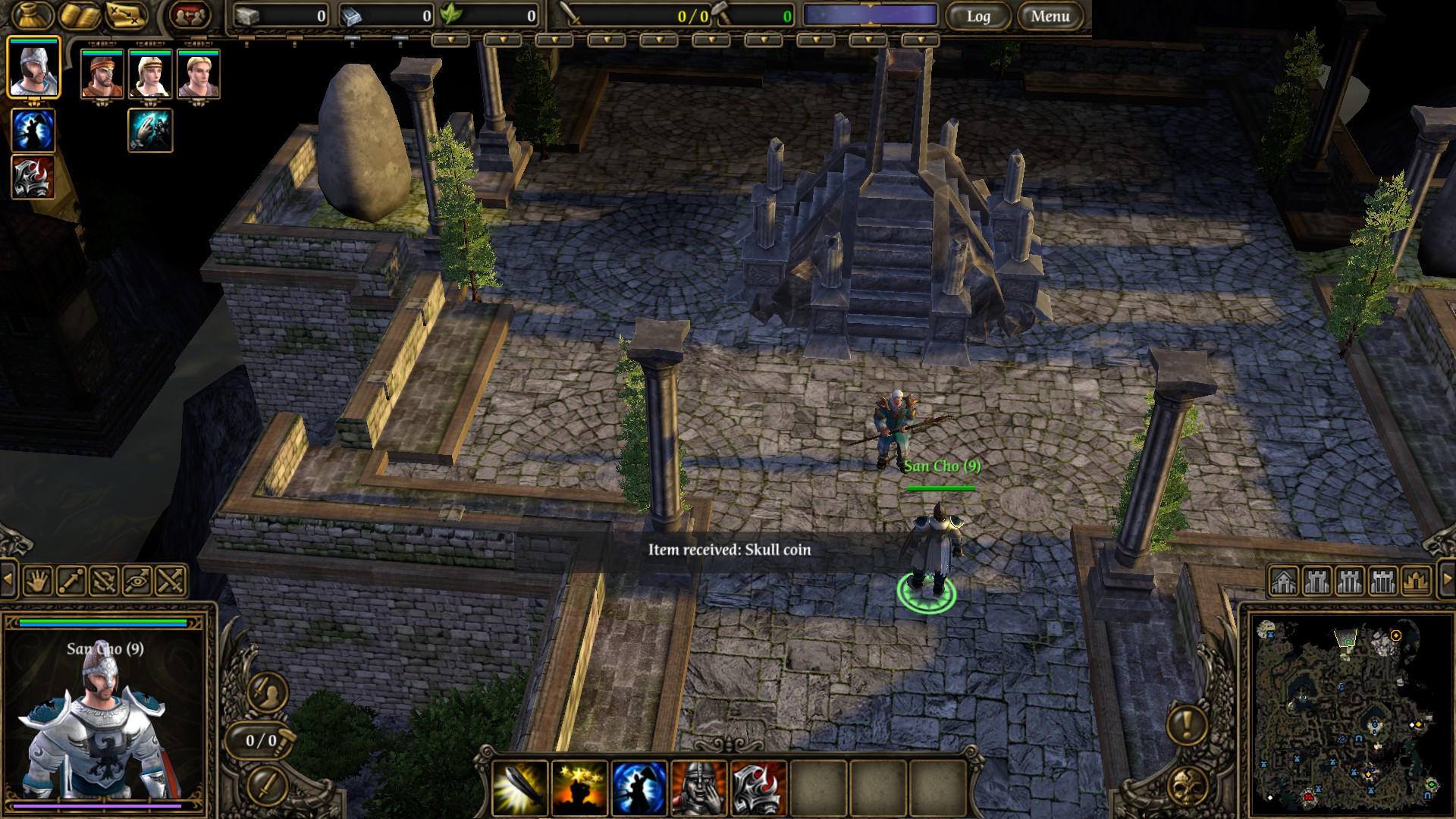Open the spellbook journal icon

click(x=80, y=16)
